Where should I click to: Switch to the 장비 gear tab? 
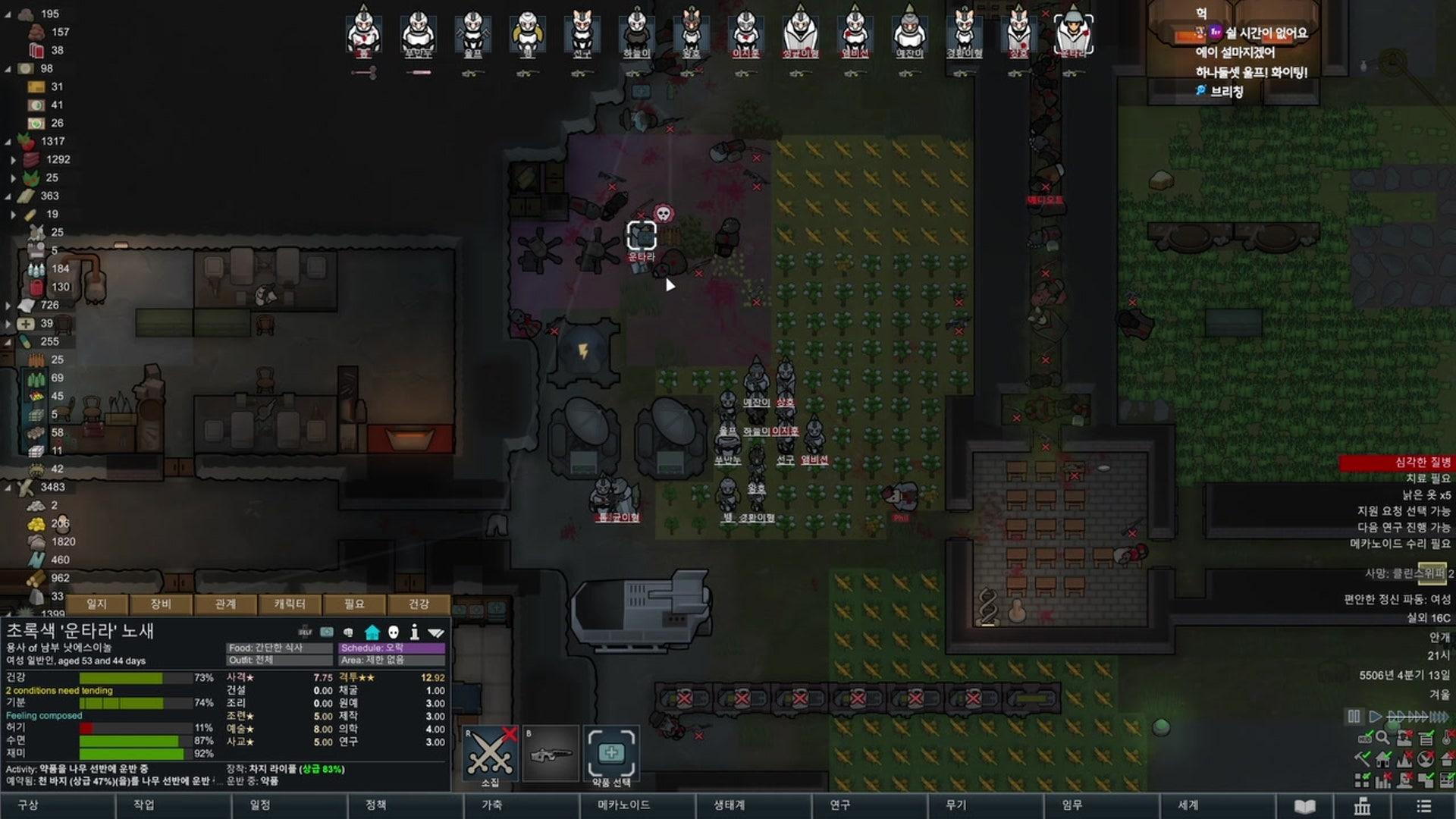pyautogui.click(x=161, y=604)
